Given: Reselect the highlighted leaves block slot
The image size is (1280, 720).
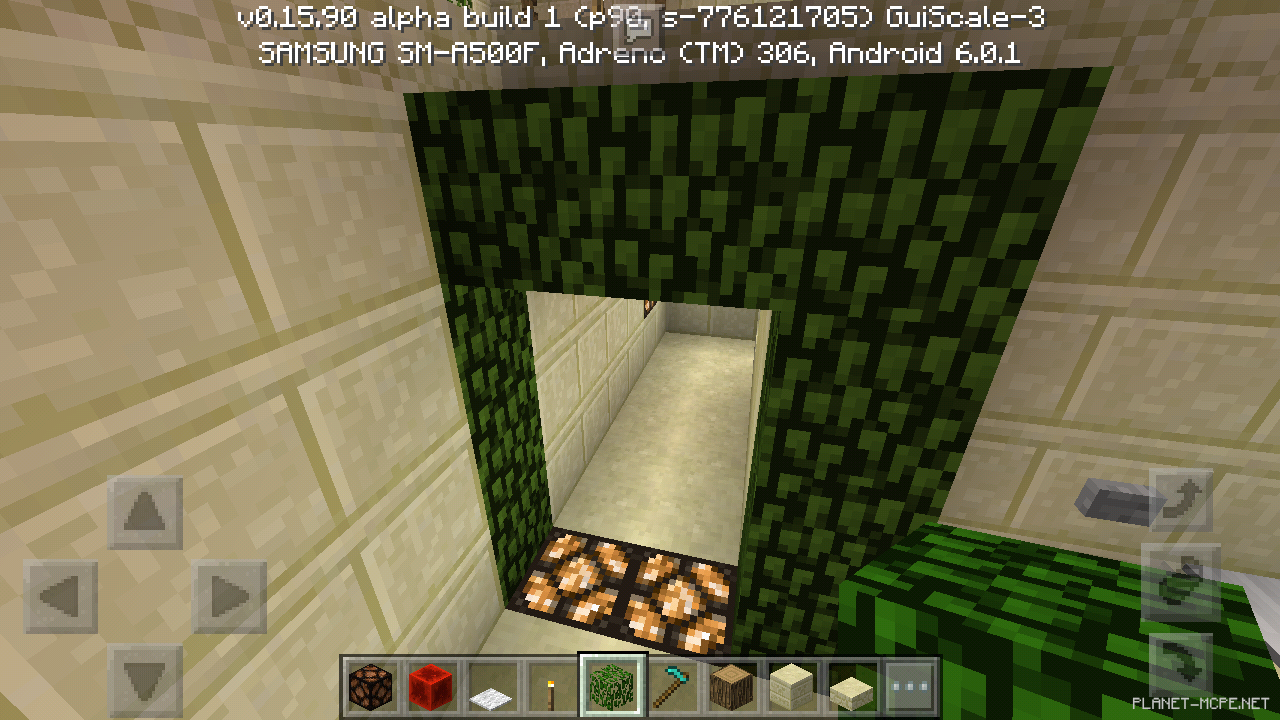Looking at the screenshot, I should tap(609, 686).
